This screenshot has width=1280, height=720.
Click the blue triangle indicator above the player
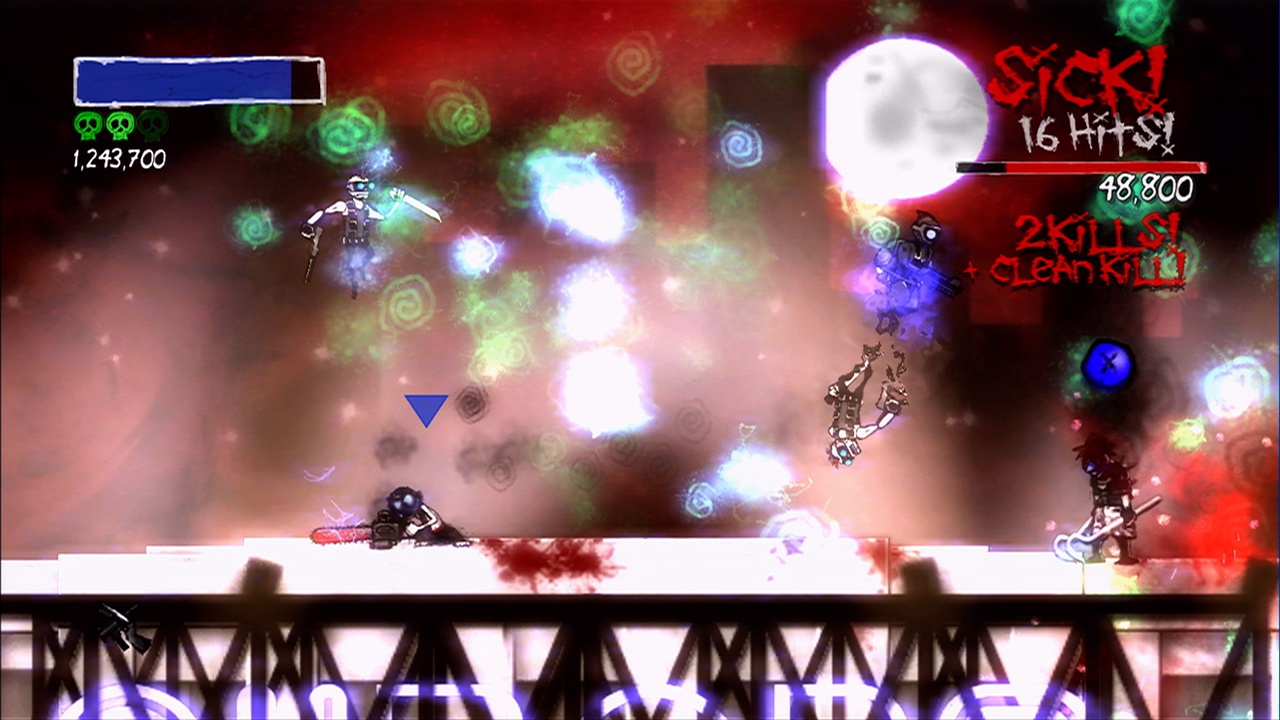424,408
